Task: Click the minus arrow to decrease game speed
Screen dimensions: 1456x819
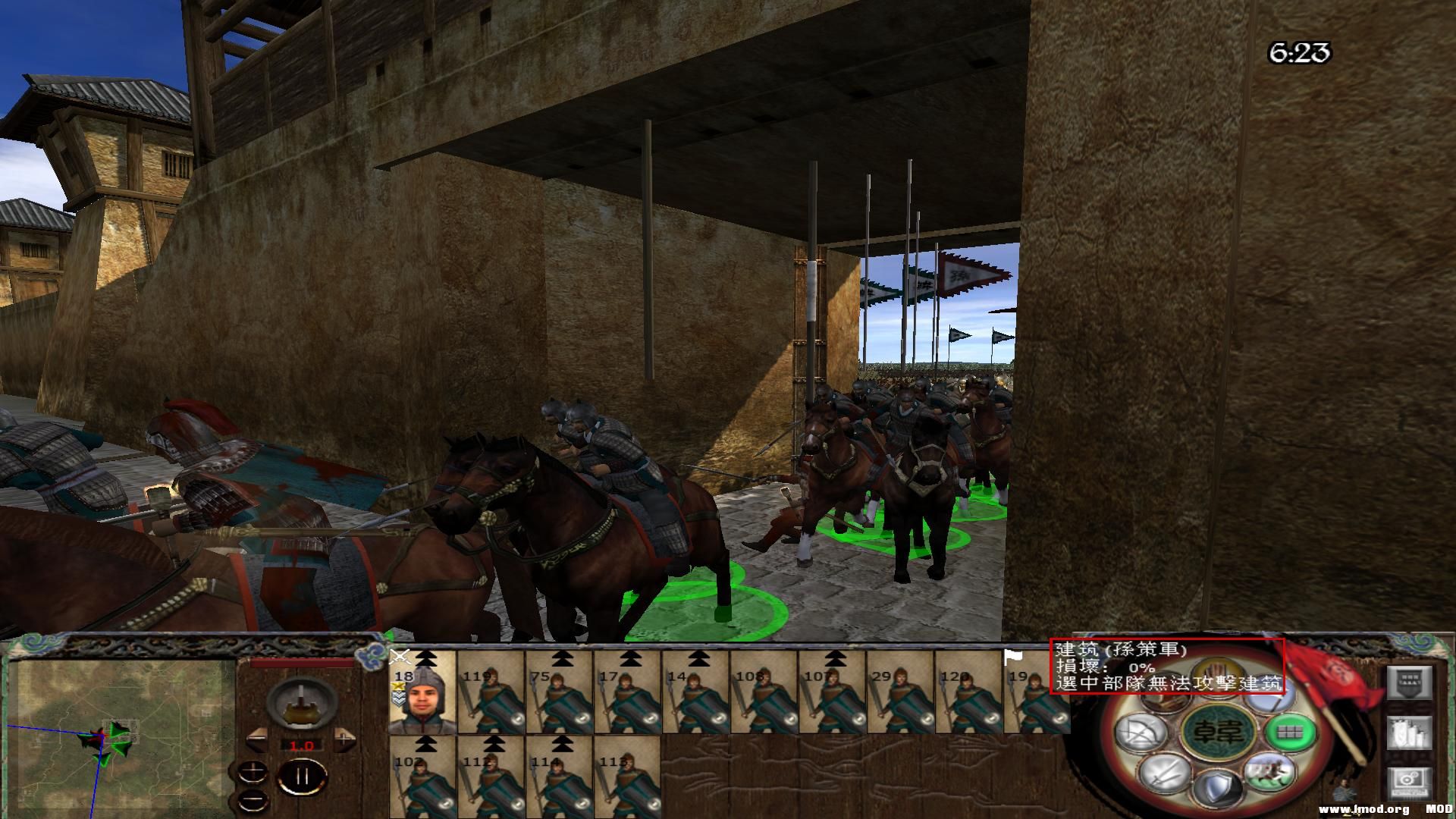Action: [257, 739]
